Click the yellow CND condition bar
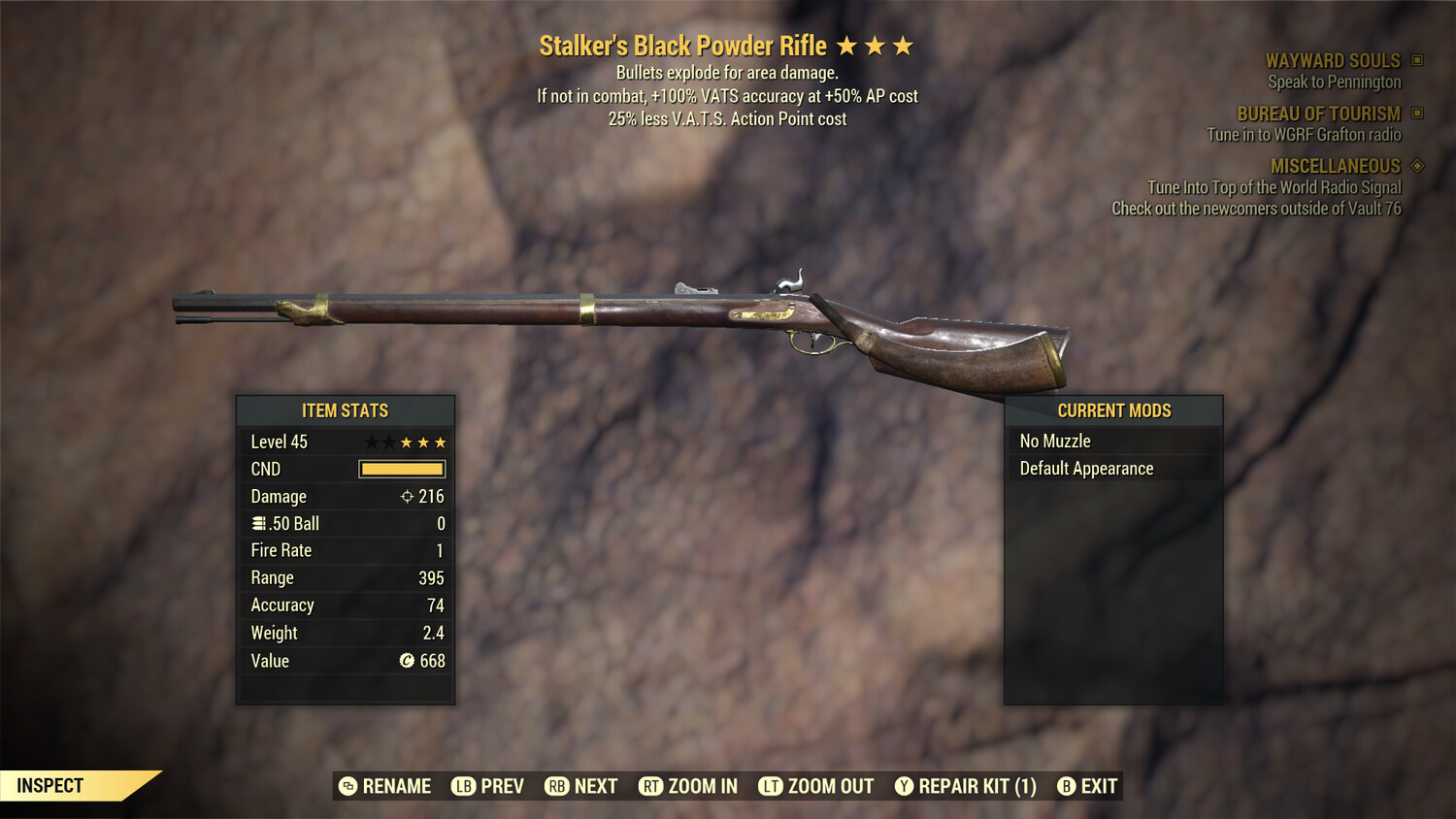 pyautogui.click(x=401, y=469)
